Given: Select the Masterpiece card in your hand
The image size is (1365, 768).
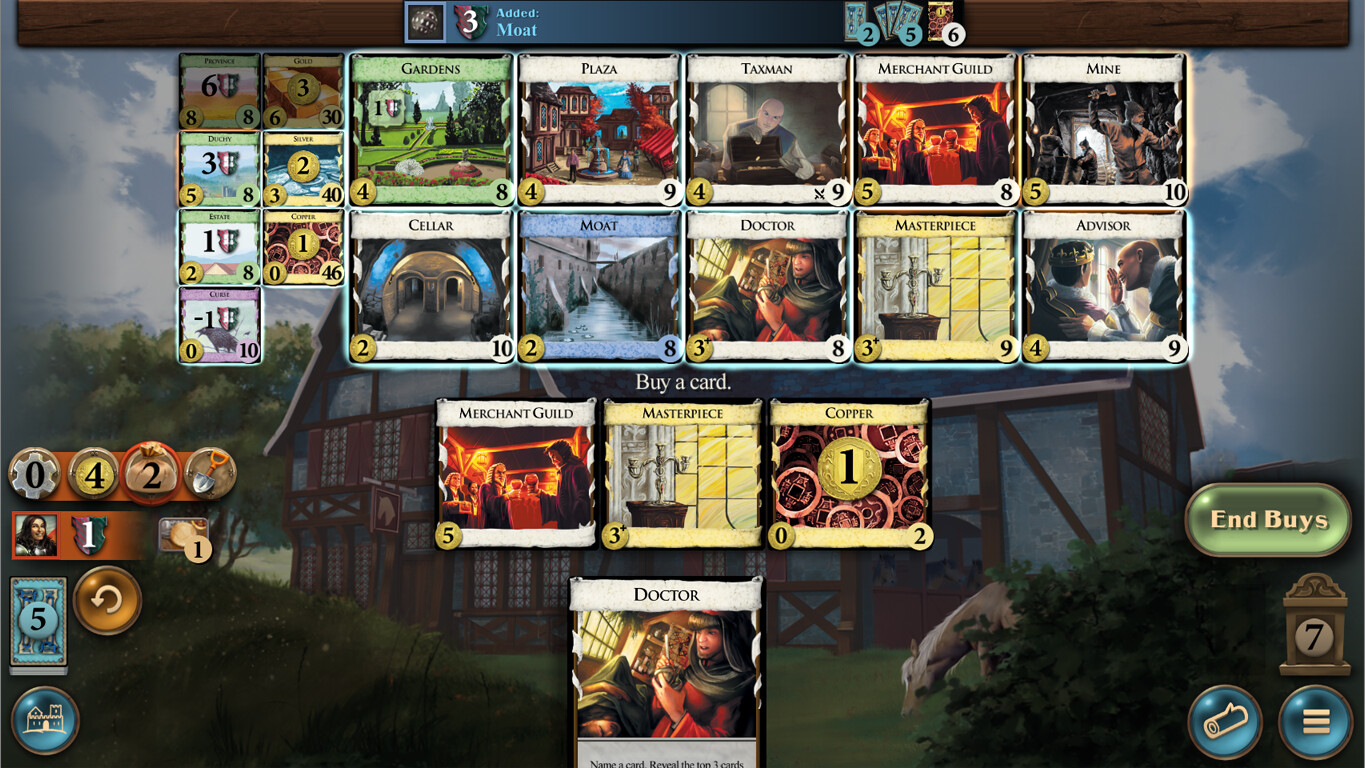Looking at the screenshot, I should (681, 470).
